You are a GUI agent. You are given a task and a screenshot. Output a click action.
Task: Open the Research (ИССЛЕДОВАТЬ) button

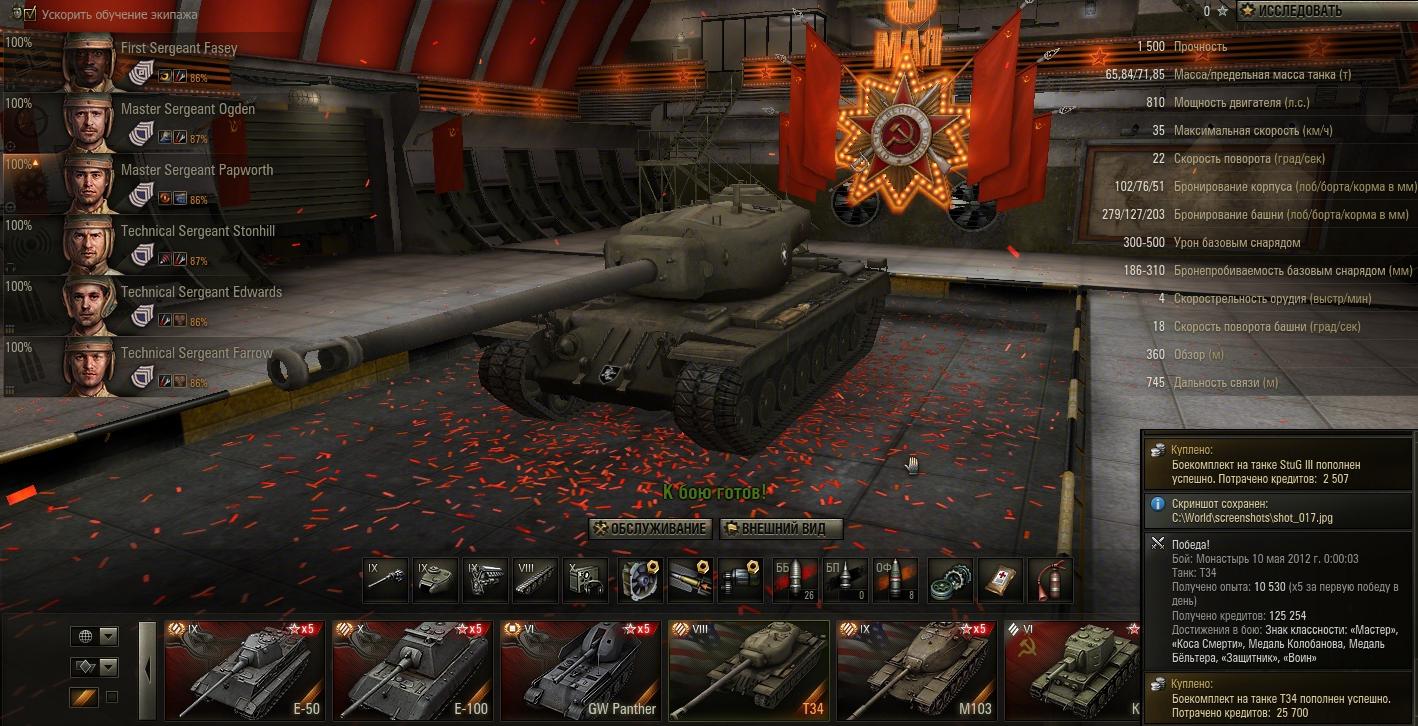(1327, 11)
